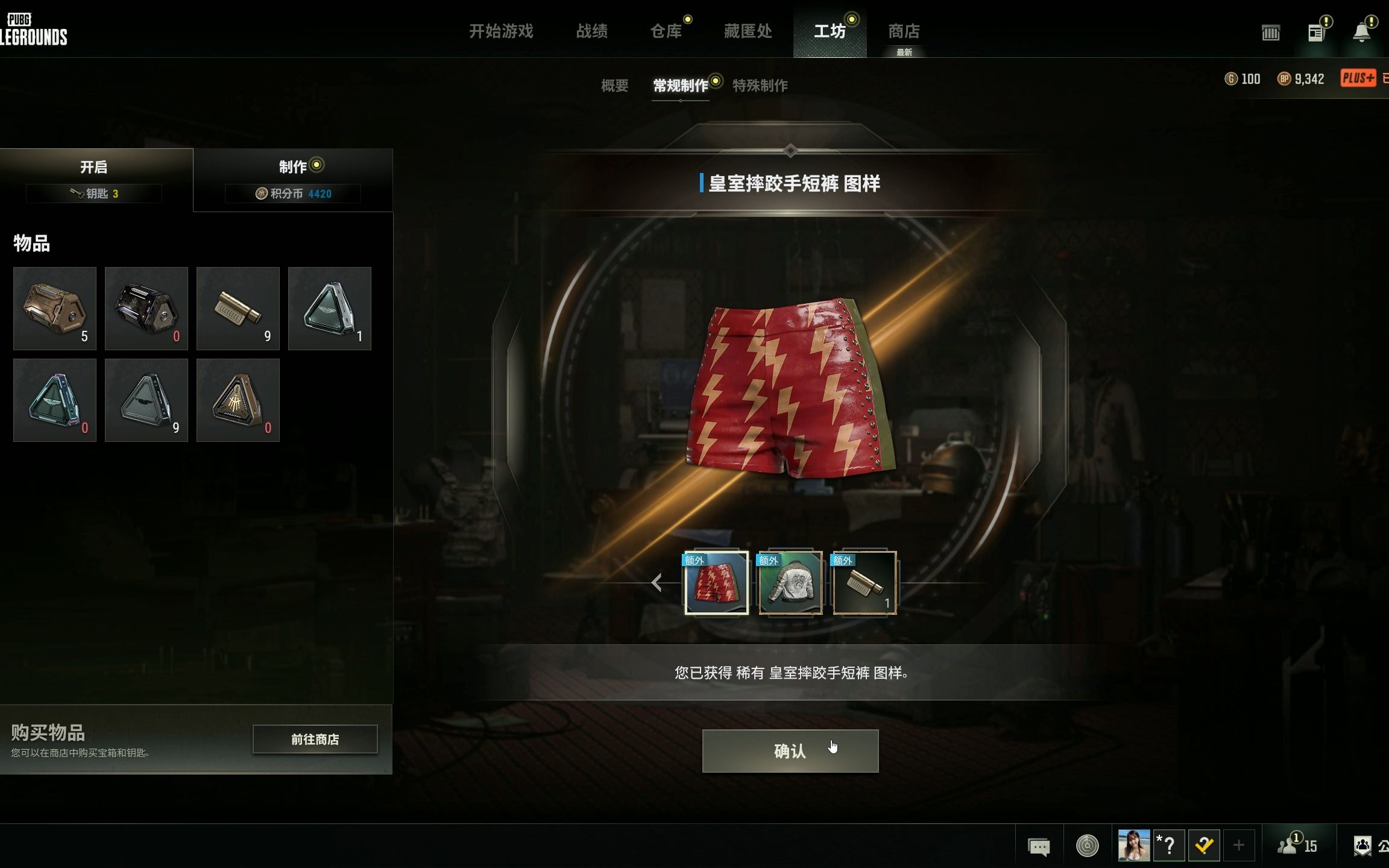Screen dimensions: 1389x868
Task: Select the jacket reward thumbnail labeled 额外
Action: pyautogui.click(x=790, y=583)
